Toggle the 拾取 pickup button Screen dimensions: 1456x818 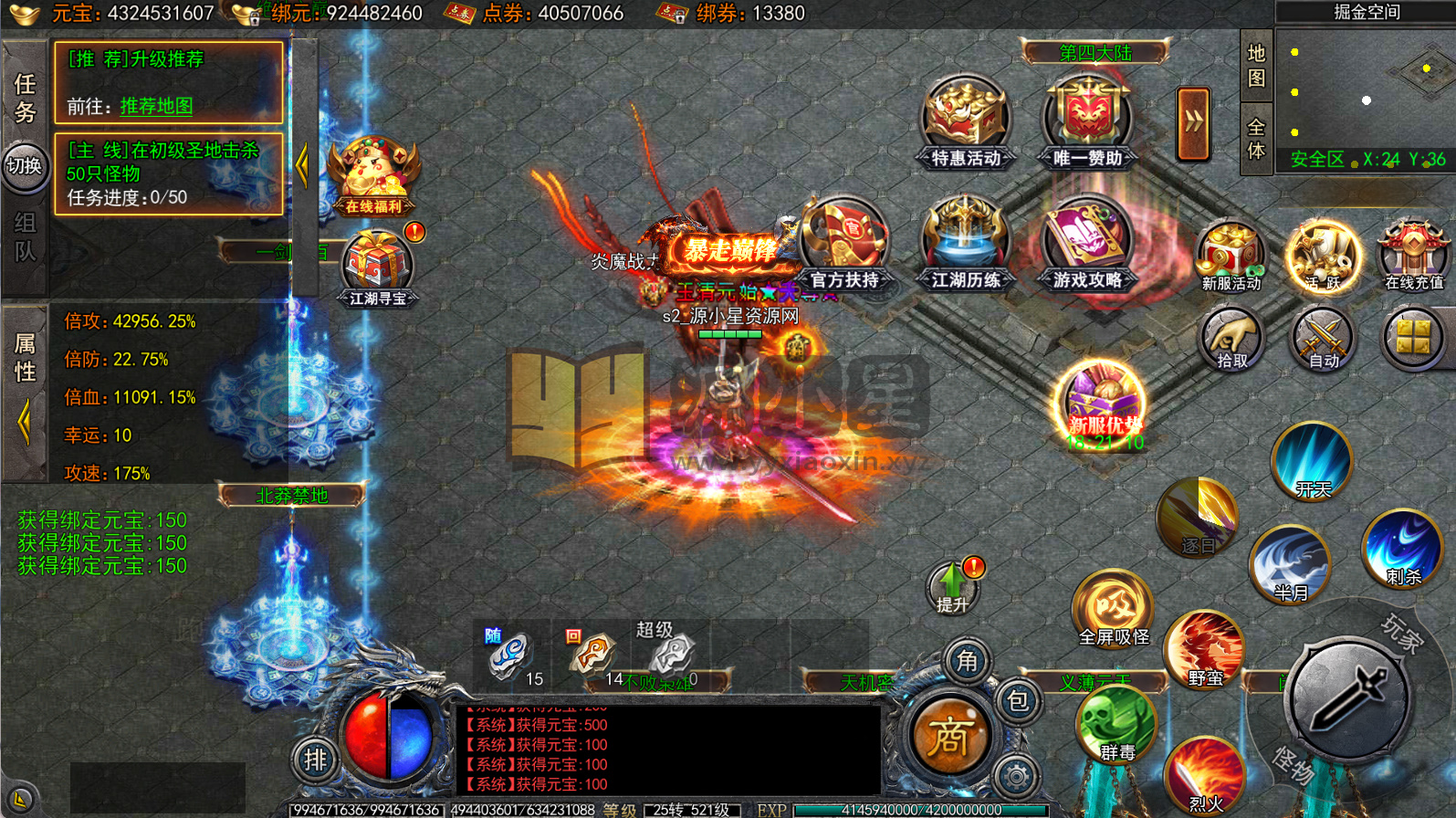click(1231, 340)
